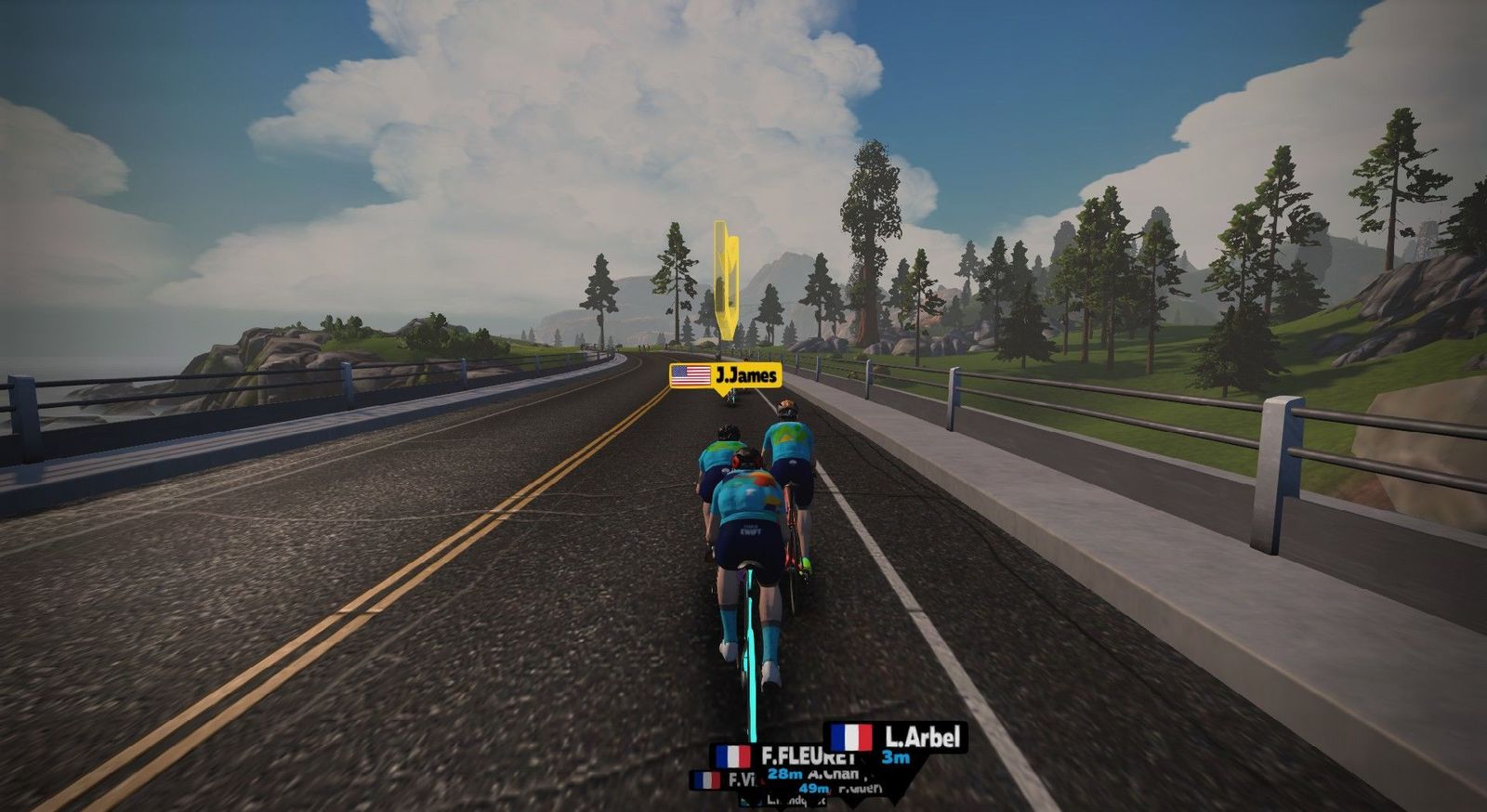
Task: Select L.Arbel's rider name tag
Action: (x=897, y=738)
